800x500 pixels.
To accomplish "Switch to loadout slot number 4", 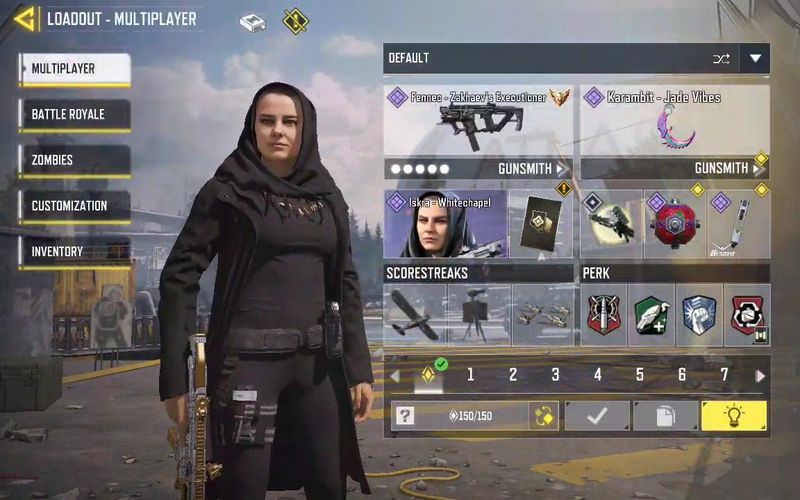I will tap(598, 376).
